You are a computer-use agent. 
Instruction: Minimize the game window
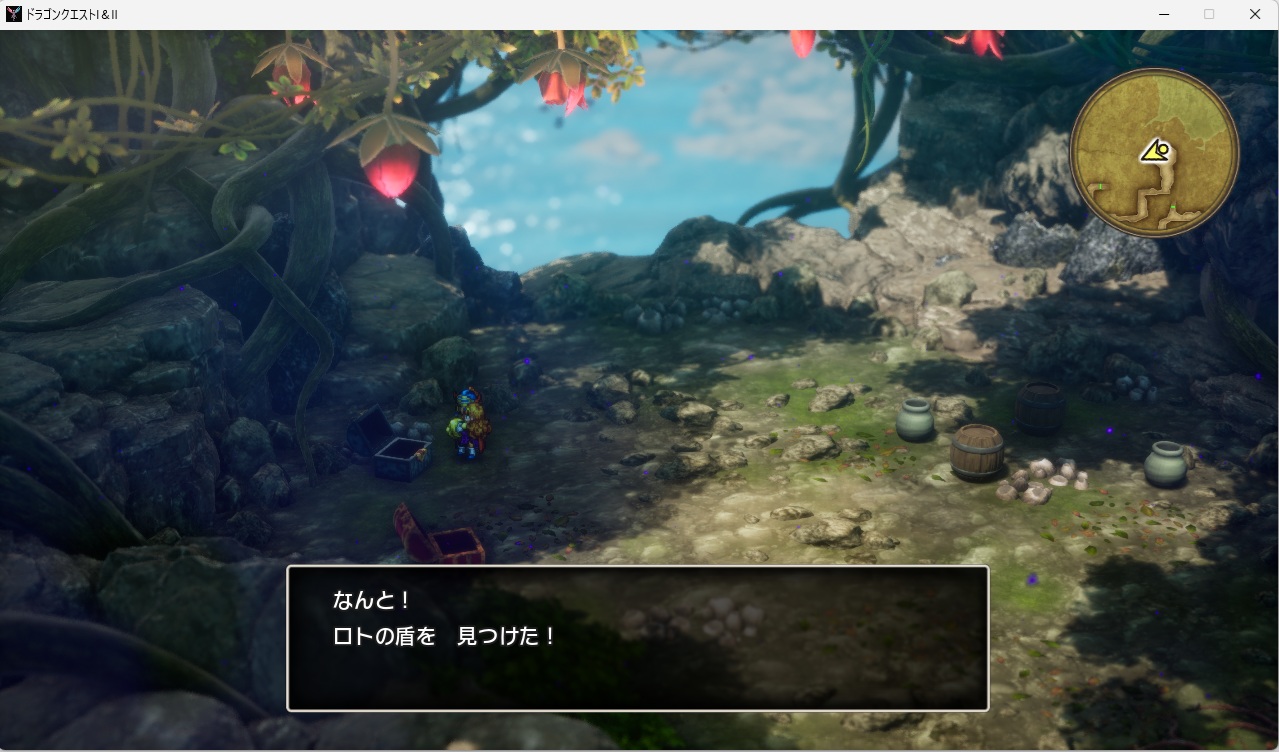tap(1164, 14)
